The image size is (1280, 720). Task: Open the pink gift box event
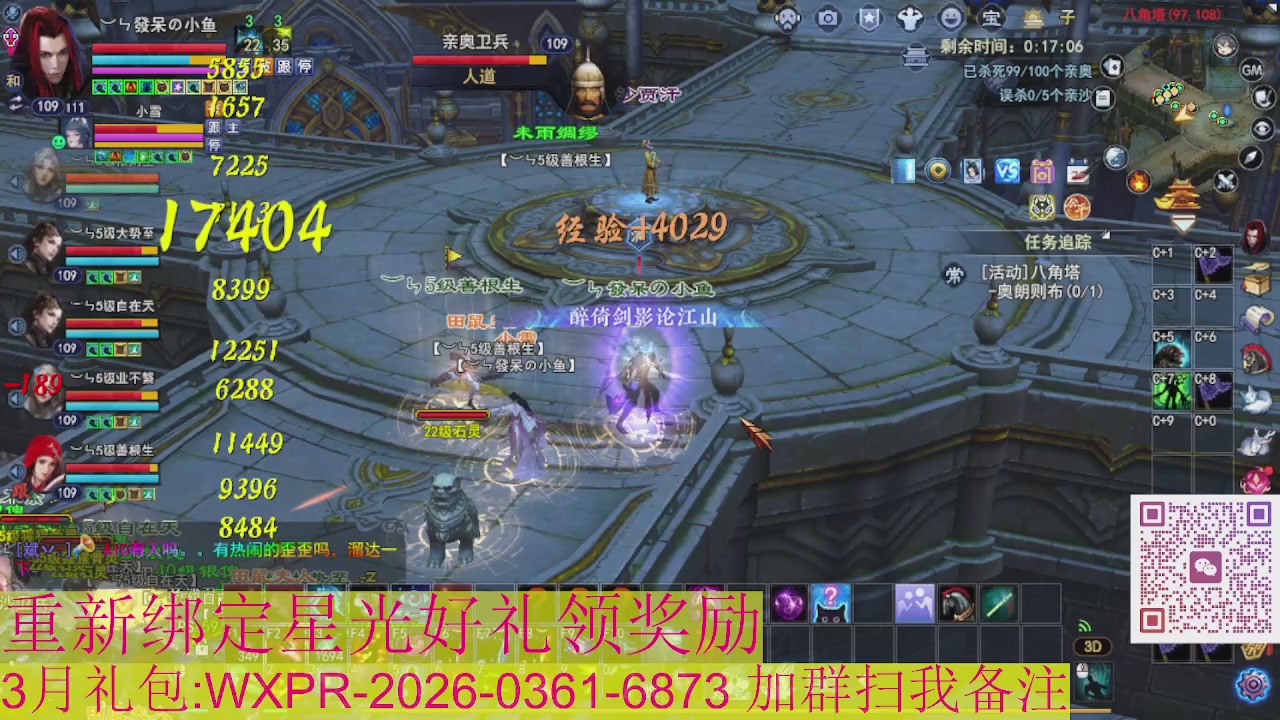[1042, 172]
